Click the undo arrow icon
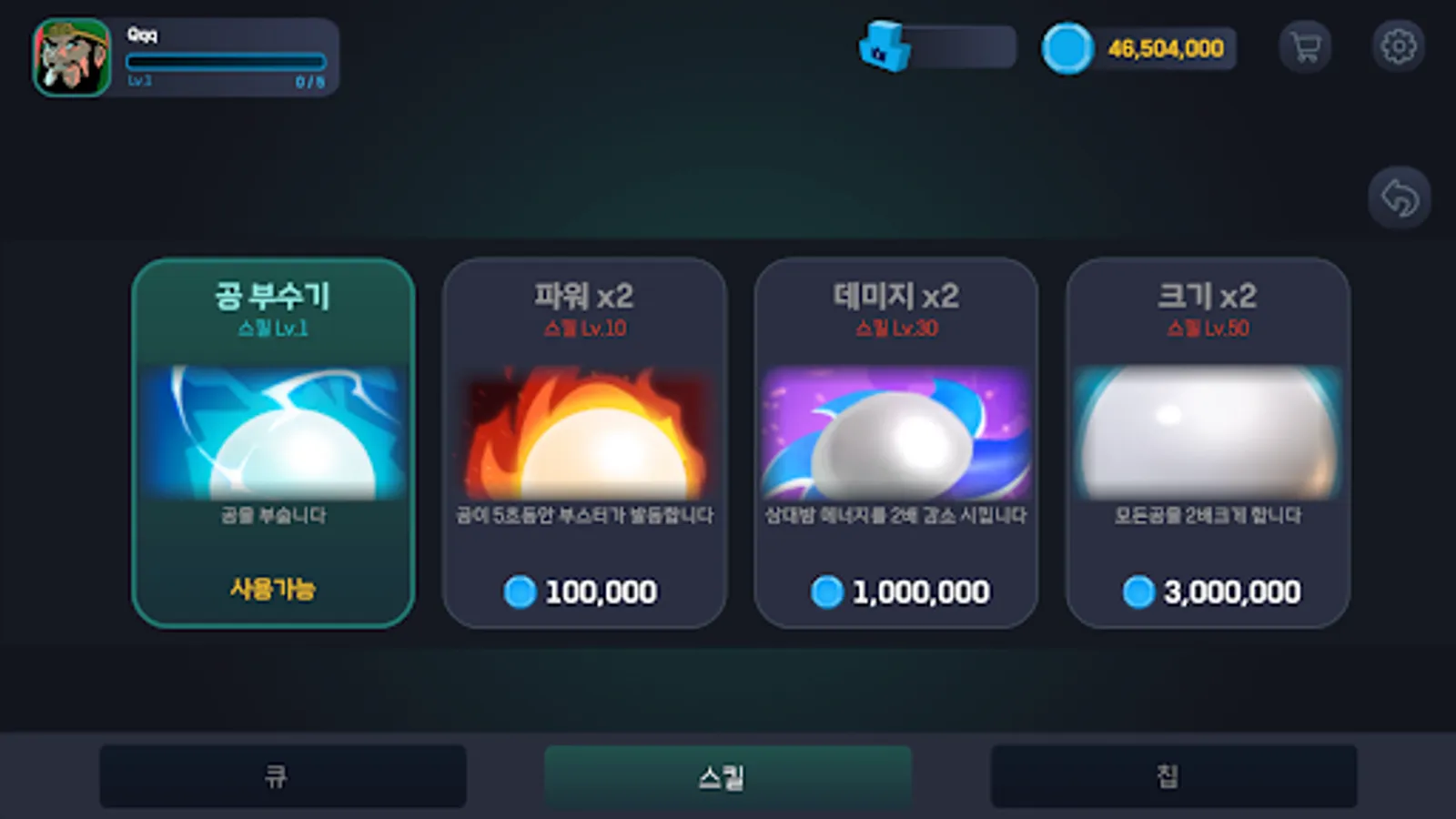The width and height of the screenshot is (1456, 819). point(1400,198)
